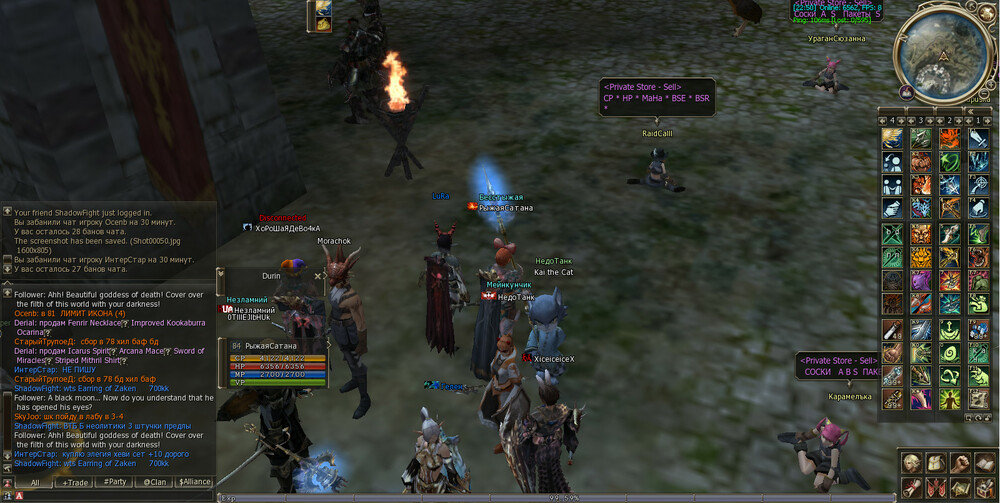Show the $Alliance chat tab
The height and width of the screenshot is (503, 1000).
195,482
